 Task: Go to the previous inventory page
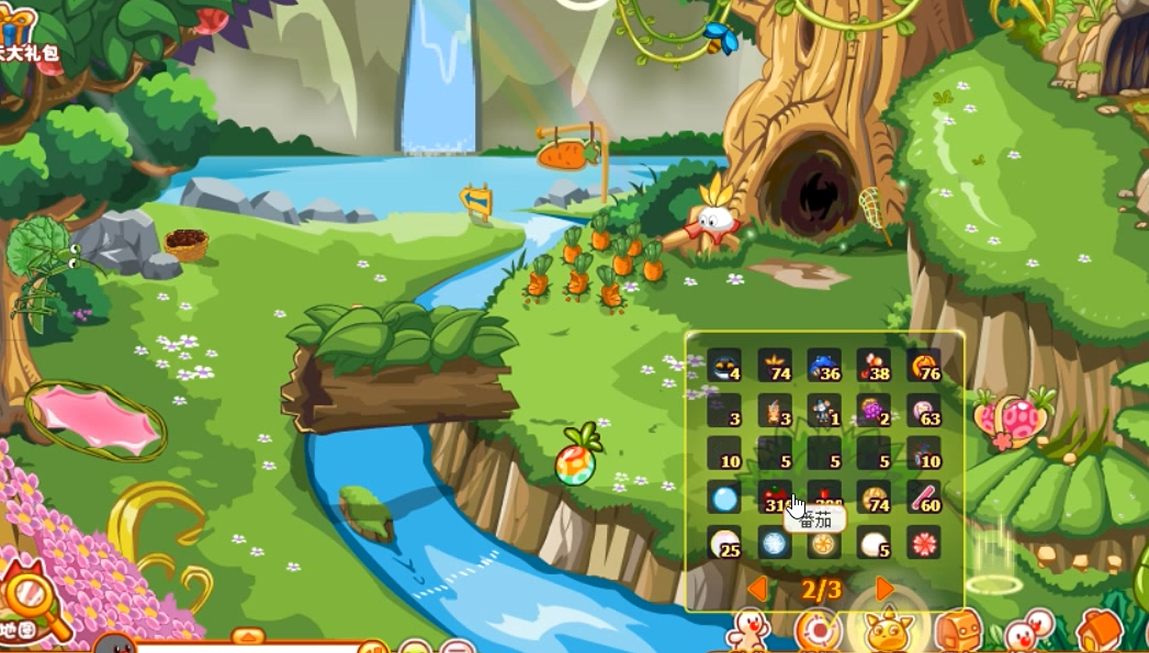758,589
